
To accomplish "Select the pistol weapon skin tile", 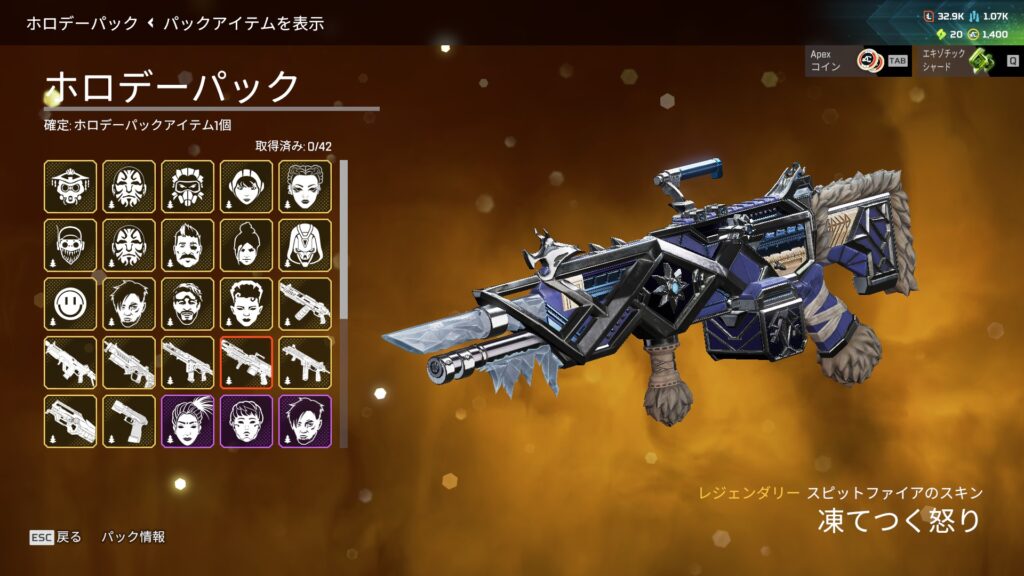I will tap(129, 422).
